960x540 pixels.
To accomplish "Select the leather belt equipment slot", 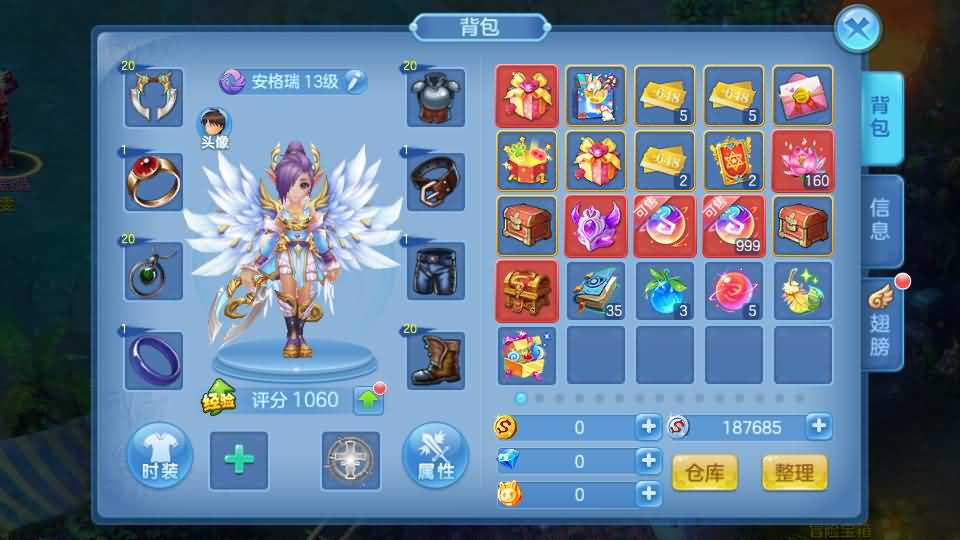I will coord(437,182).
